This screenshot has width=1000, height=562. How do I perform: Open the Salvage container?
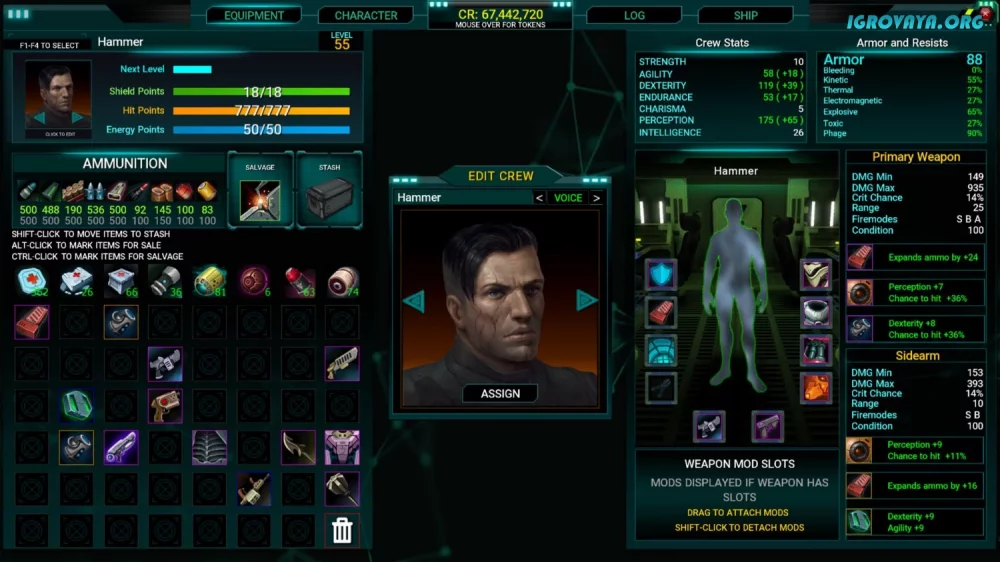pos(260,190)
